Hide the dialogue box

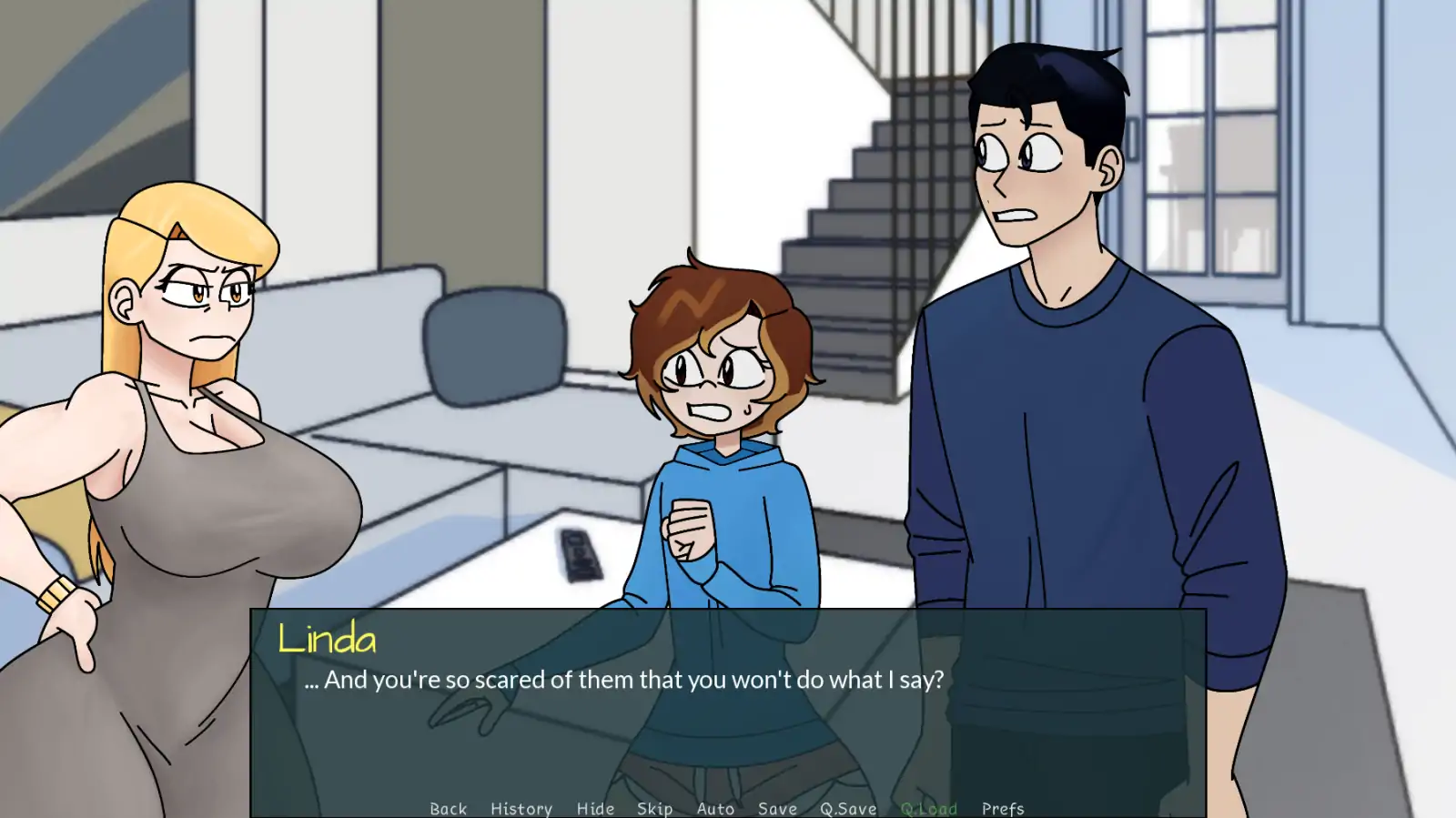click(595, 808)
